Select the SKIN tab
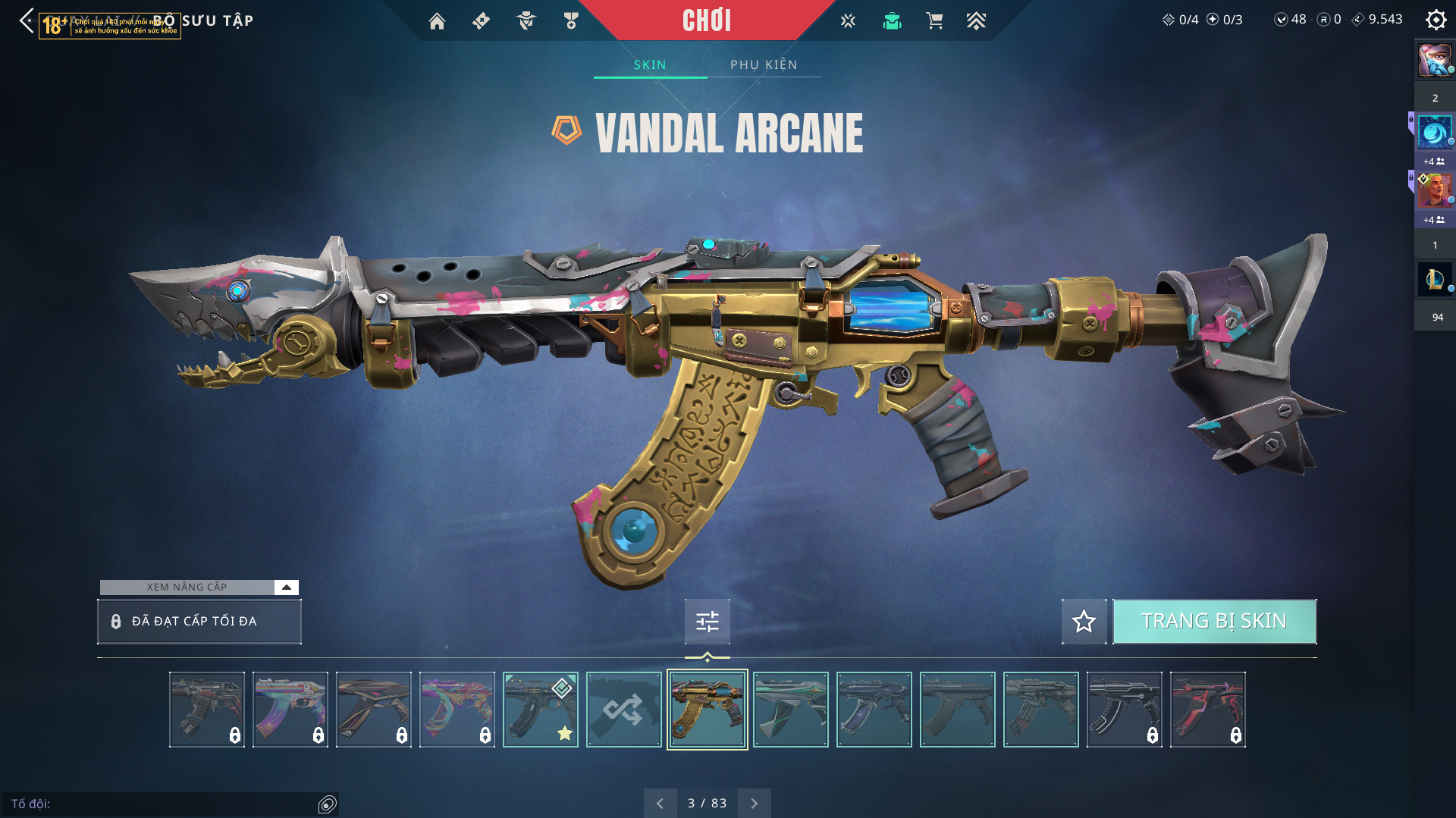The height and width of the screenshot is (818, 1456). point(650,65)
